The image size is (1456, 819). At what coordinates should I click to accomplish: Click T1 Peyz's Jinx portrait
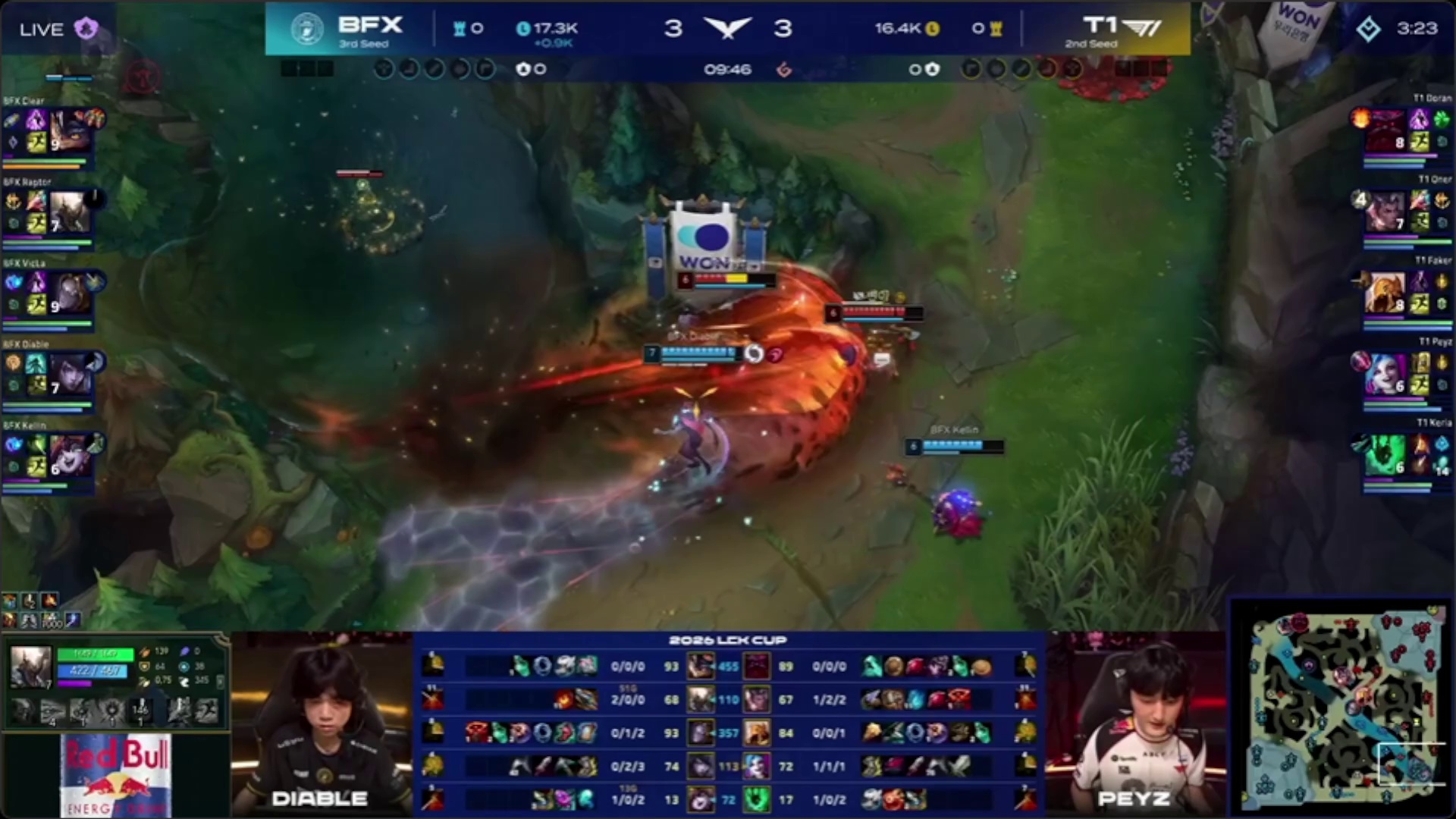pyautogui.click(x=1385, y=374)
